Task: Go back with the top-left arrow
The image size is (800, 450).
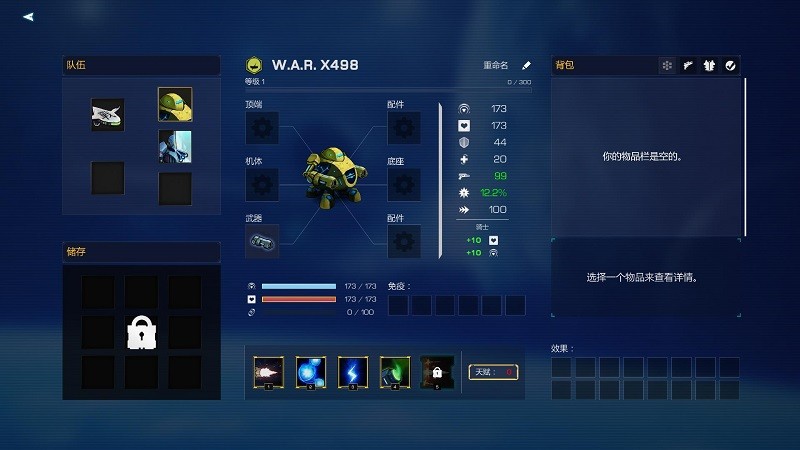Action: (28, 16)
